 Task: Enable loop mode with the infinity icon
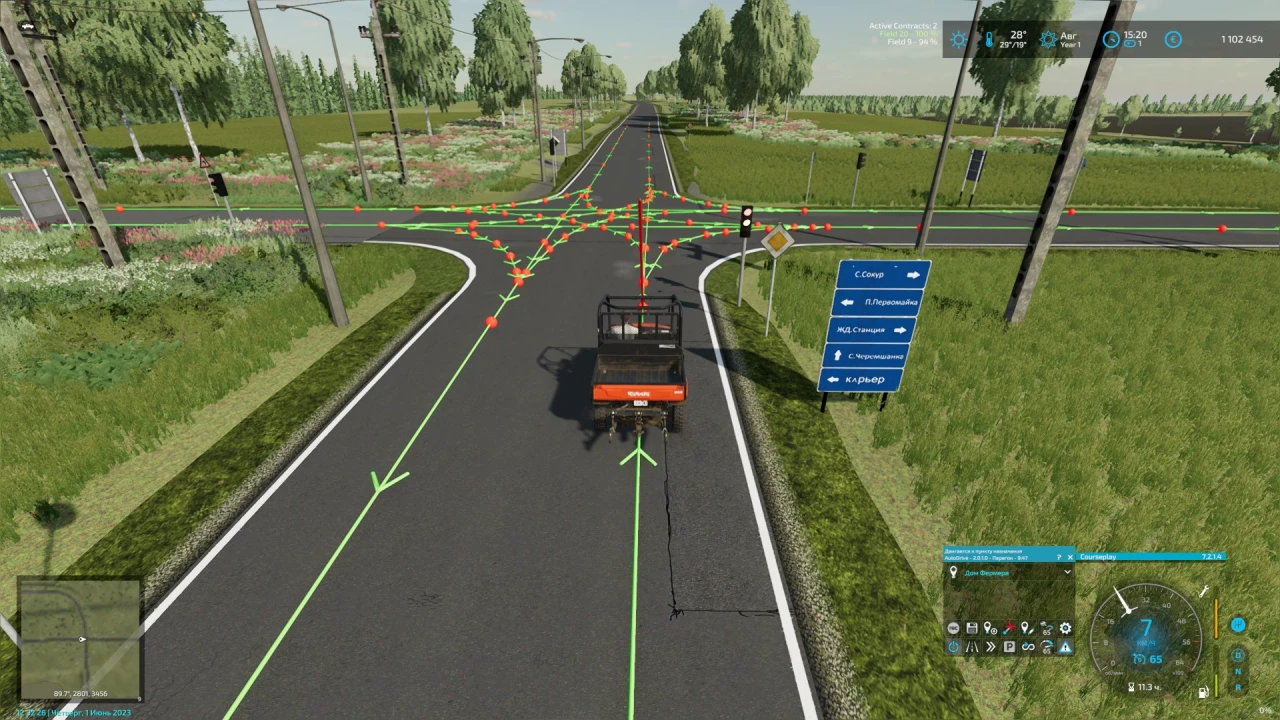coord(1027,647)
